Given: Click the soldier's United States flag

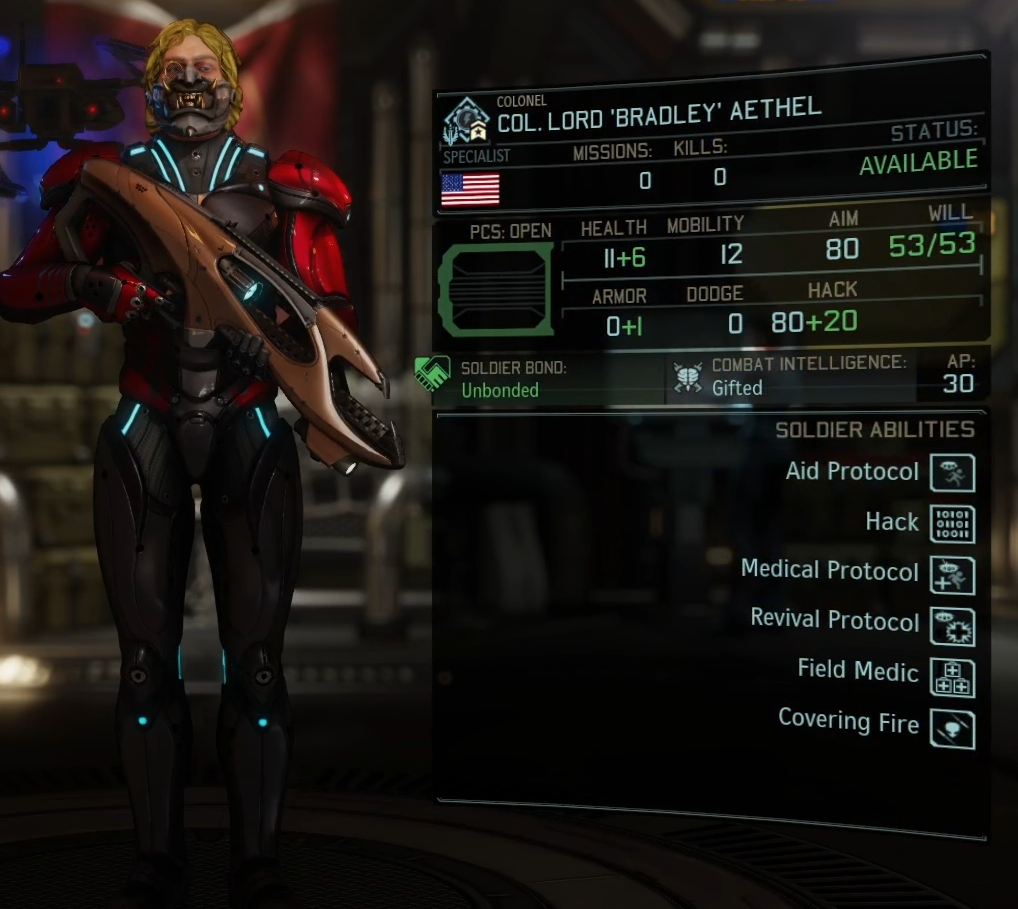Looking at the screenshot, I should [x=470, y=188].
